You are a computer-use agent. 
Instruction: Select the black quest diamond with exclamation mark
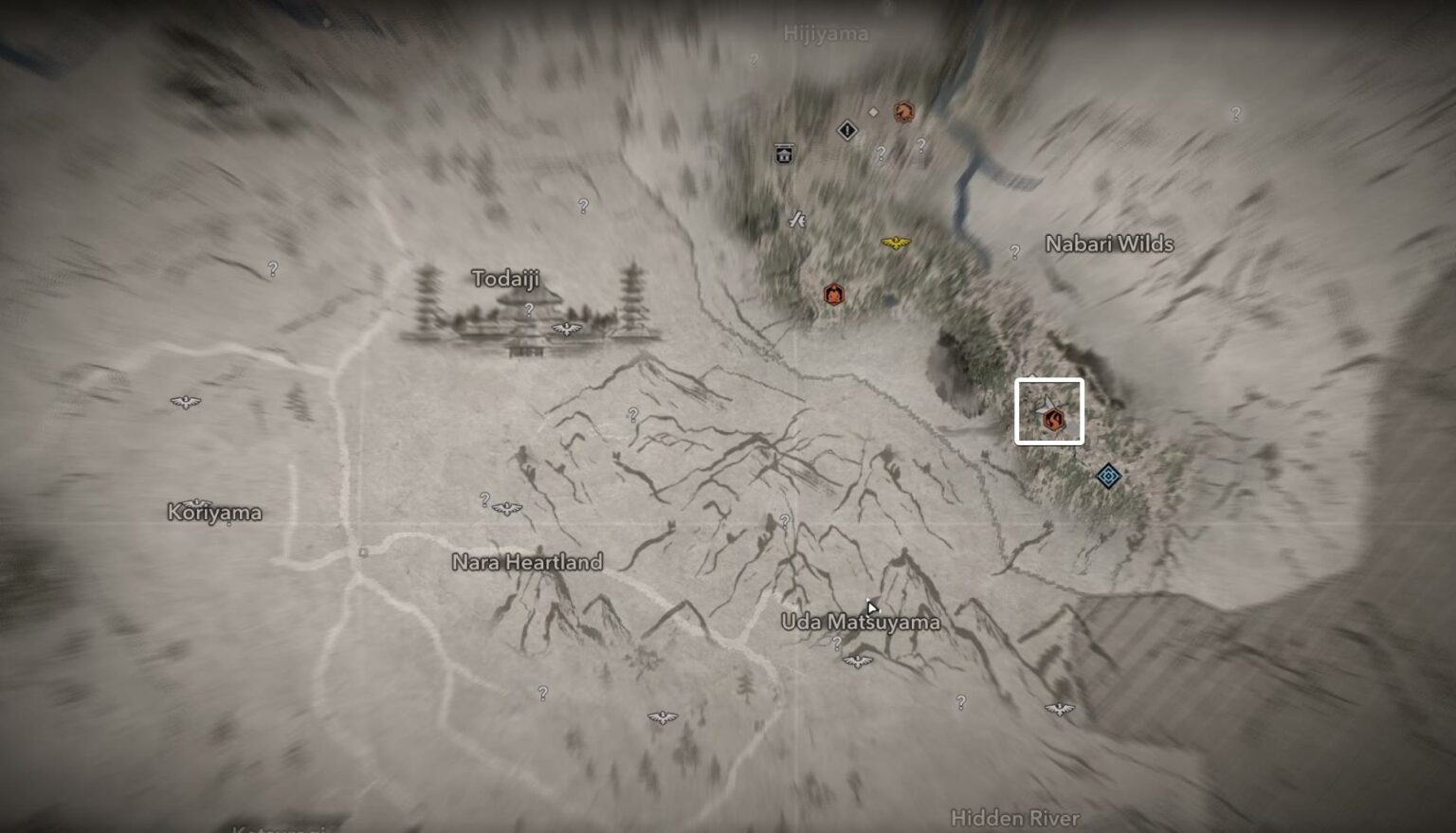coord(847,130)
